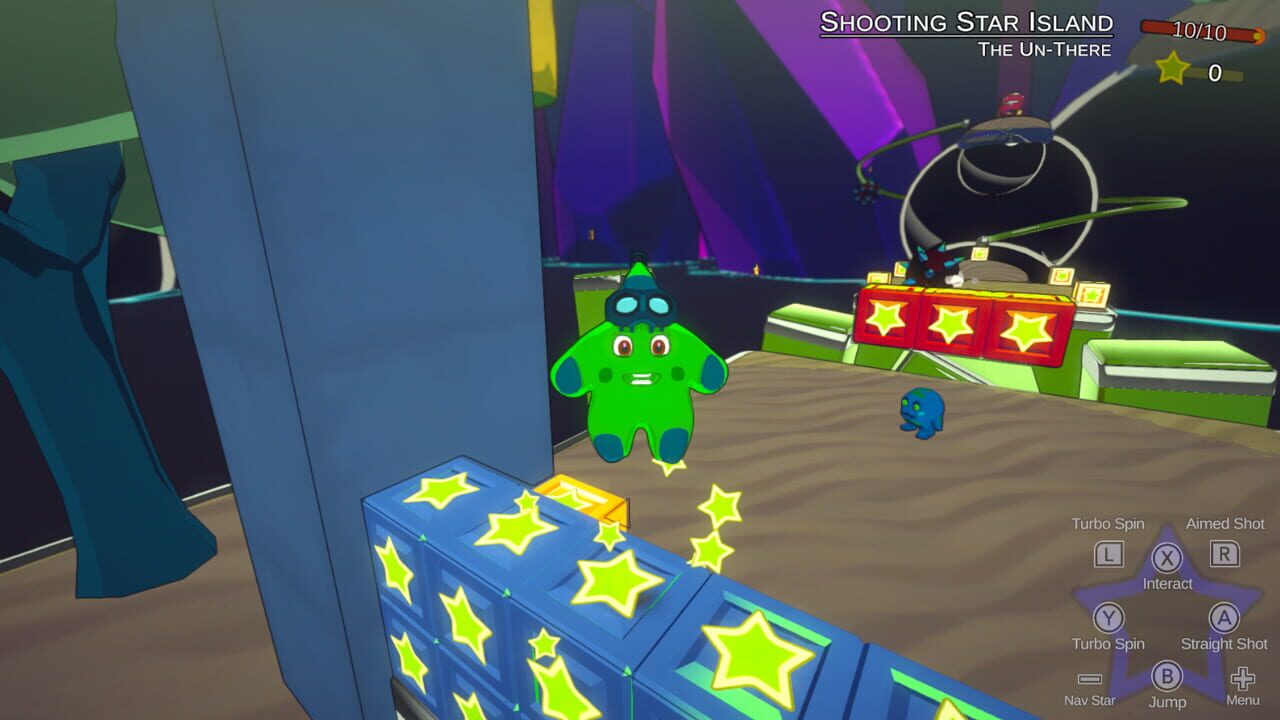Screen dimensions: 1280x720
Task: Toggle the green star character
Action: click(640, 380)
